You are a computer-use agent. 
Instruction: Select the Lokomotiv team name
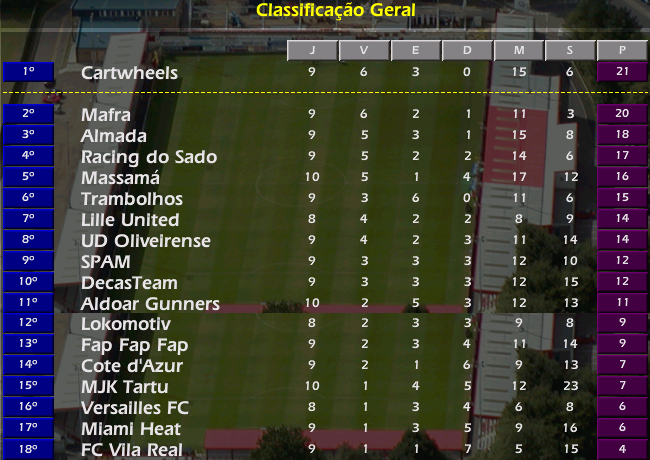click(x=126, y=325)
